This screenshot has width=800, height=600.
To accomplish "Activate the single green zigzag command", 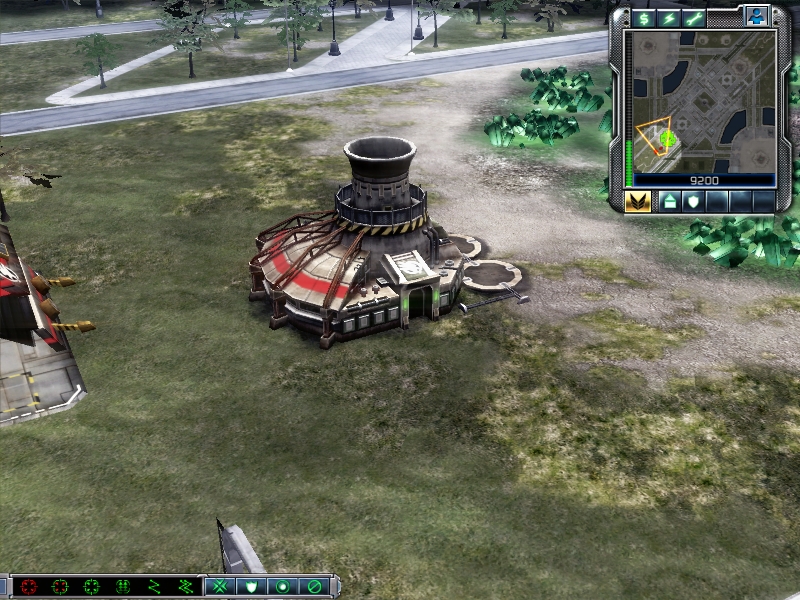I will point(154,587).
